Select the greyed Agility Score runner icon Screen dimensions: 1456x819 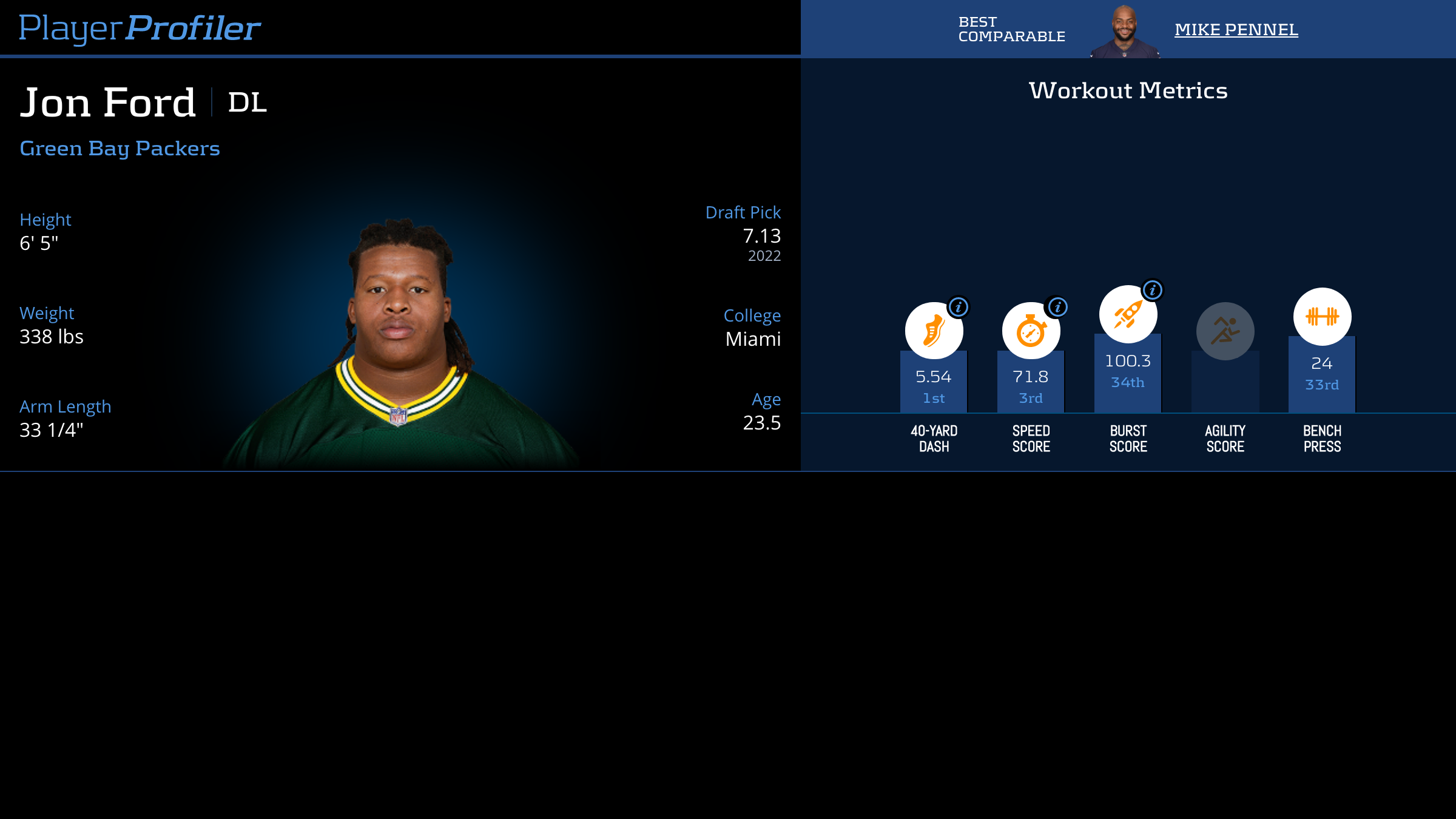pyautogui.click(x=1225, y=331)
